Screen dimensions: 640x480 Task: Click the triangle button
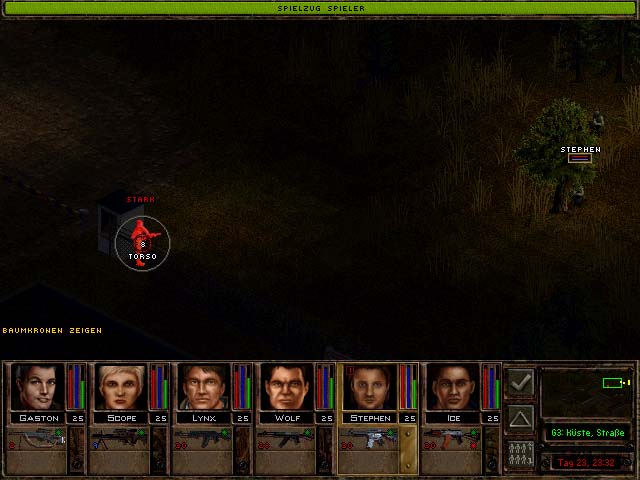click(x=520, y=417)
